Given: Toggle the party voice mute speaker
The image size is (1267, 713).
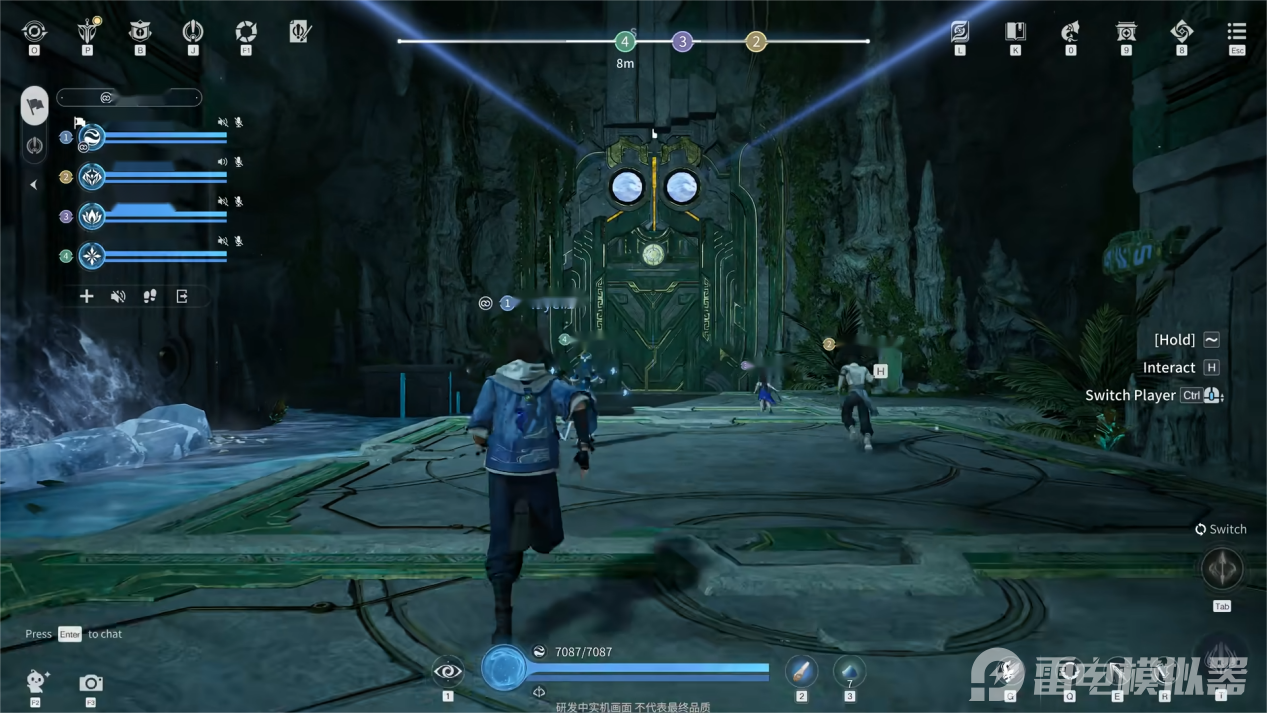Looking at the screenshot, I should [118, 296].
